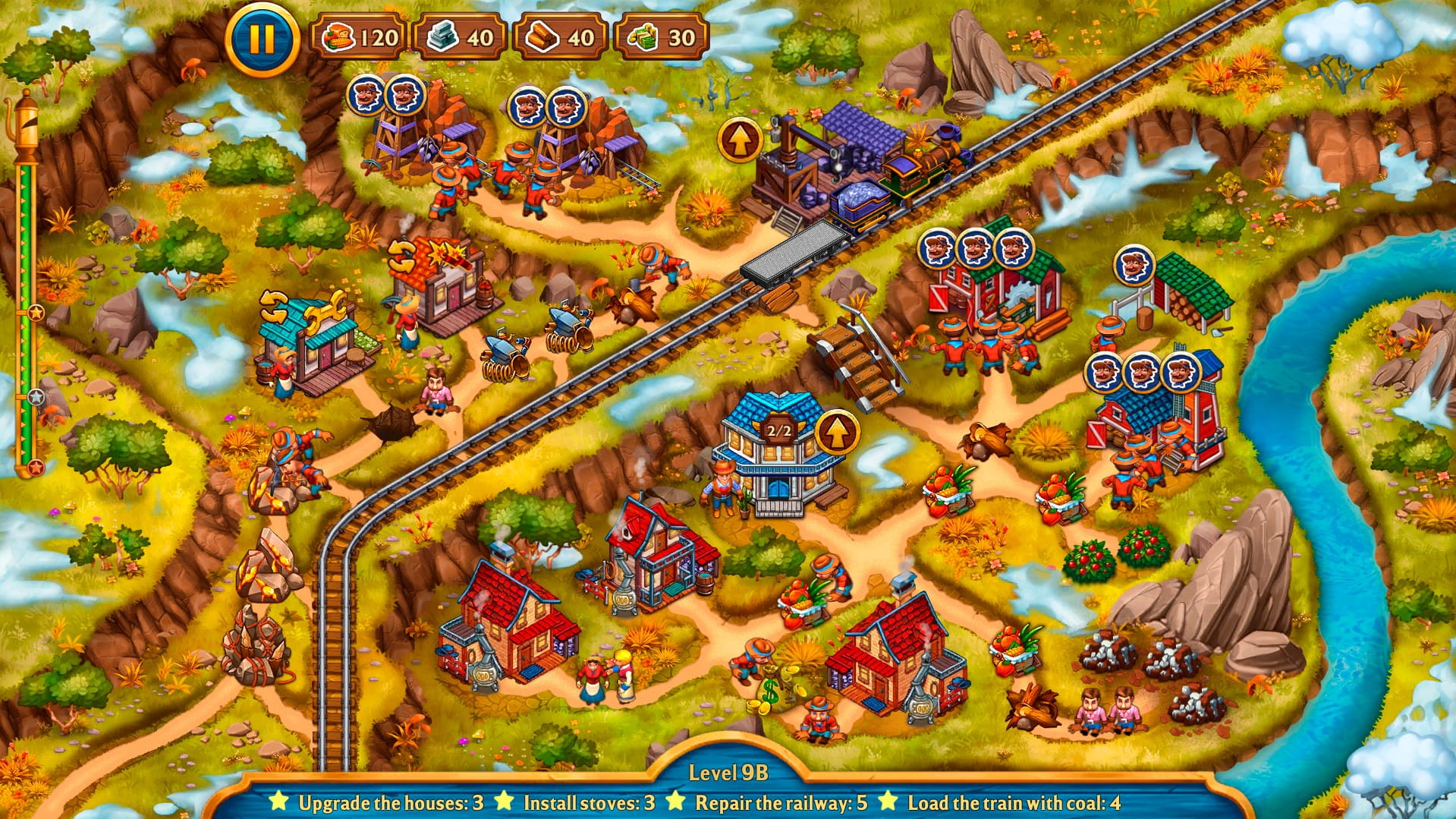Click the 2/2 badge on the blue house
Image resolution: width=1456 pixels, height=819 pixels.
778,429
